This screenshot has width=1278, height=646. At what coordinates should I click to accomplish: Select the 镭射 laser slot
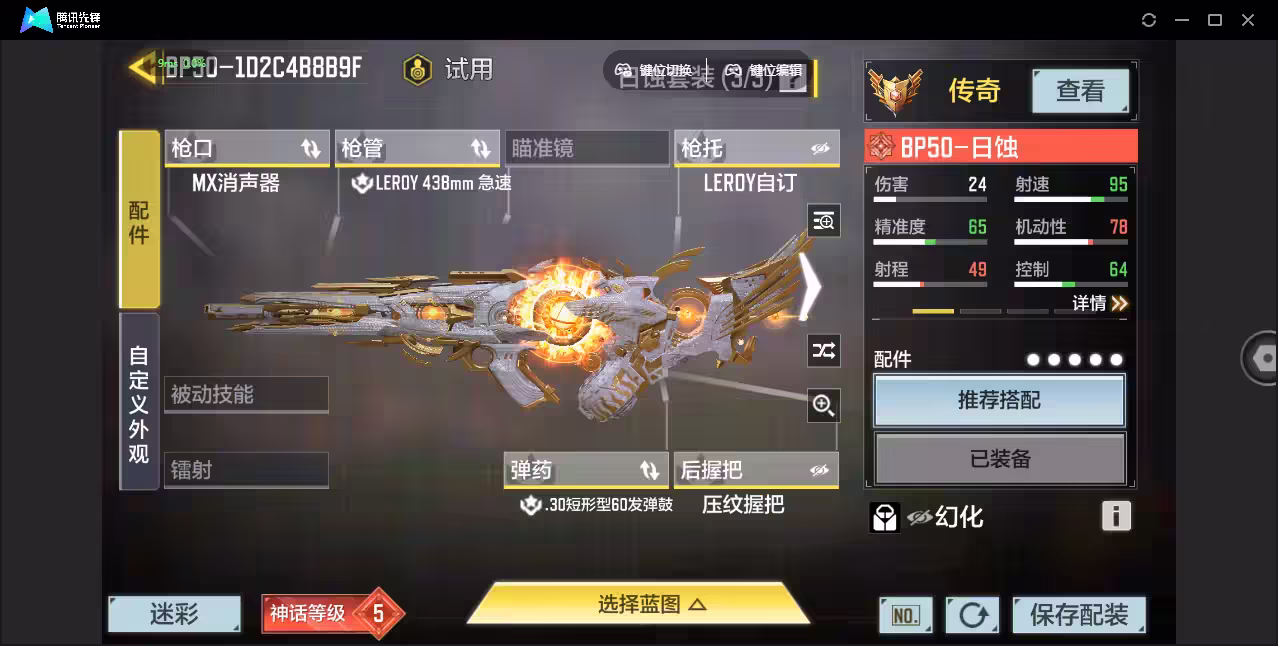coord(246,470)
